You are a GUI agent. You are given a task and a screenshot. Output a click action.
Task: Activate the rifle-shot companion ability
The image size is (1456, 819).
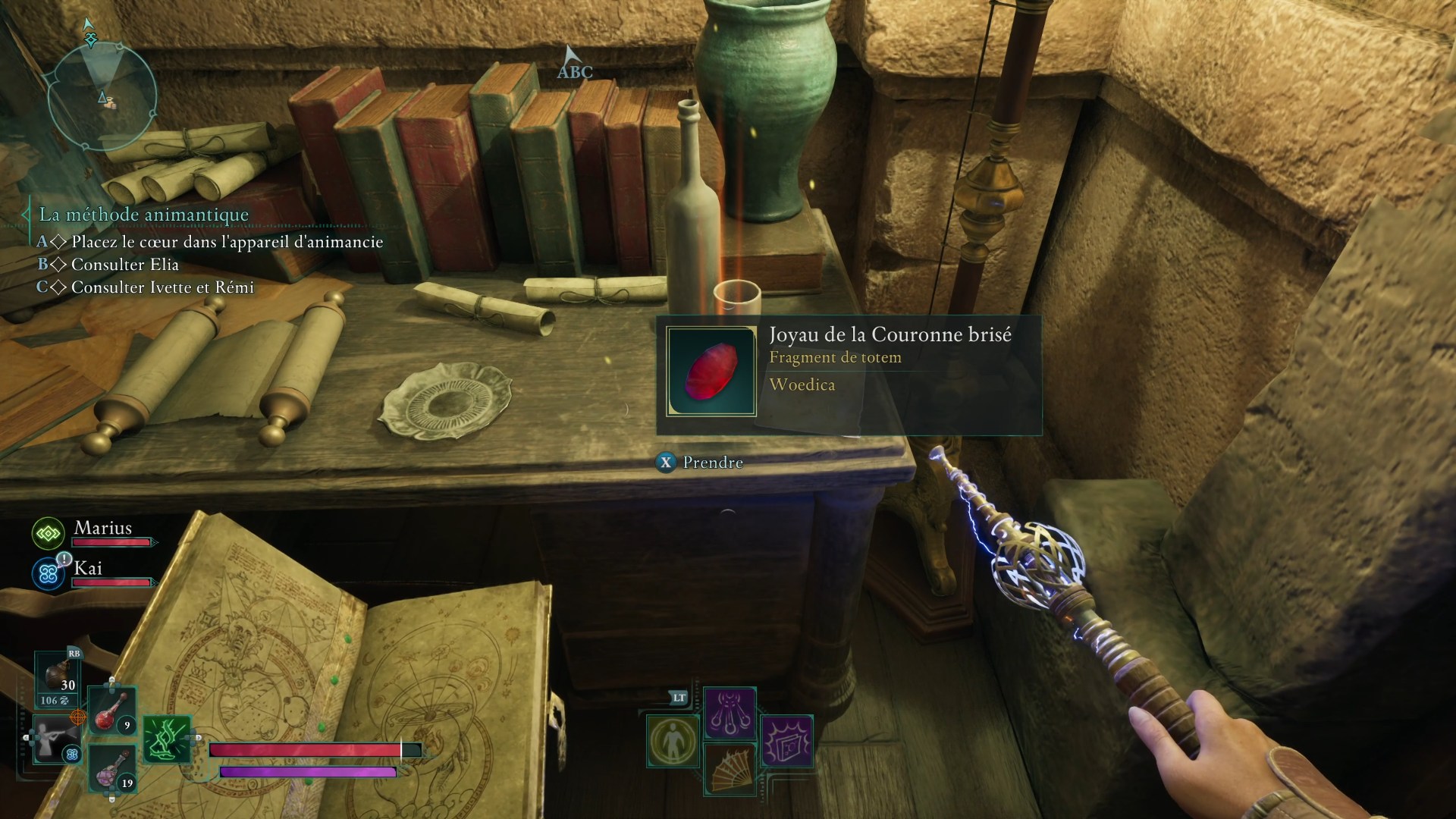tap(57, 738)
